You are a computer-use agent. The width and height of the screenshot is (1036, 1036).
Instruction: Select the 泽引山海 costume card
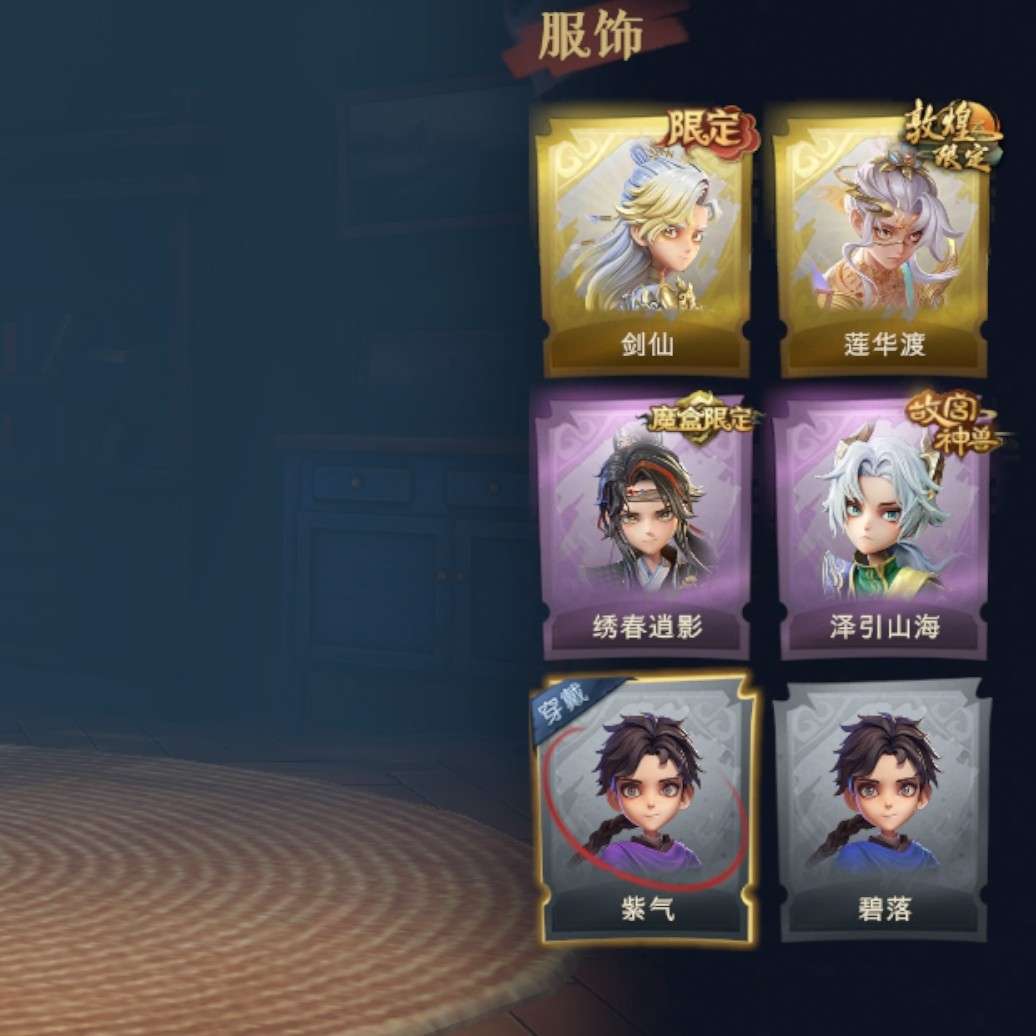883,520
